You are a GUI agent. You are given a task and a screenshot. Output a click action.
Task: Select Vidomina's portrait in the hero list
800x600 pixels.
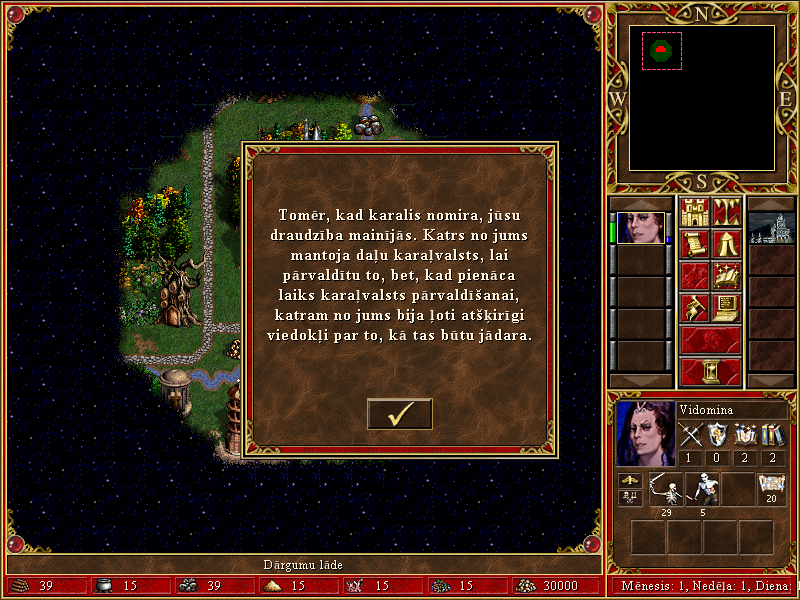(x=640, y=228)
